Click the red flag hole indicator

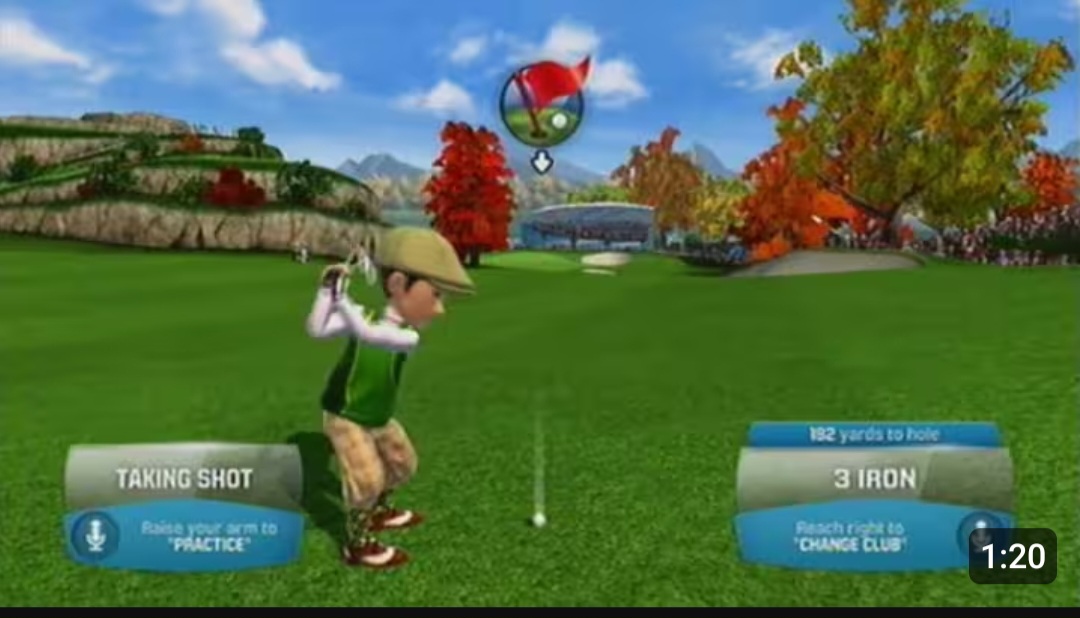542,103
